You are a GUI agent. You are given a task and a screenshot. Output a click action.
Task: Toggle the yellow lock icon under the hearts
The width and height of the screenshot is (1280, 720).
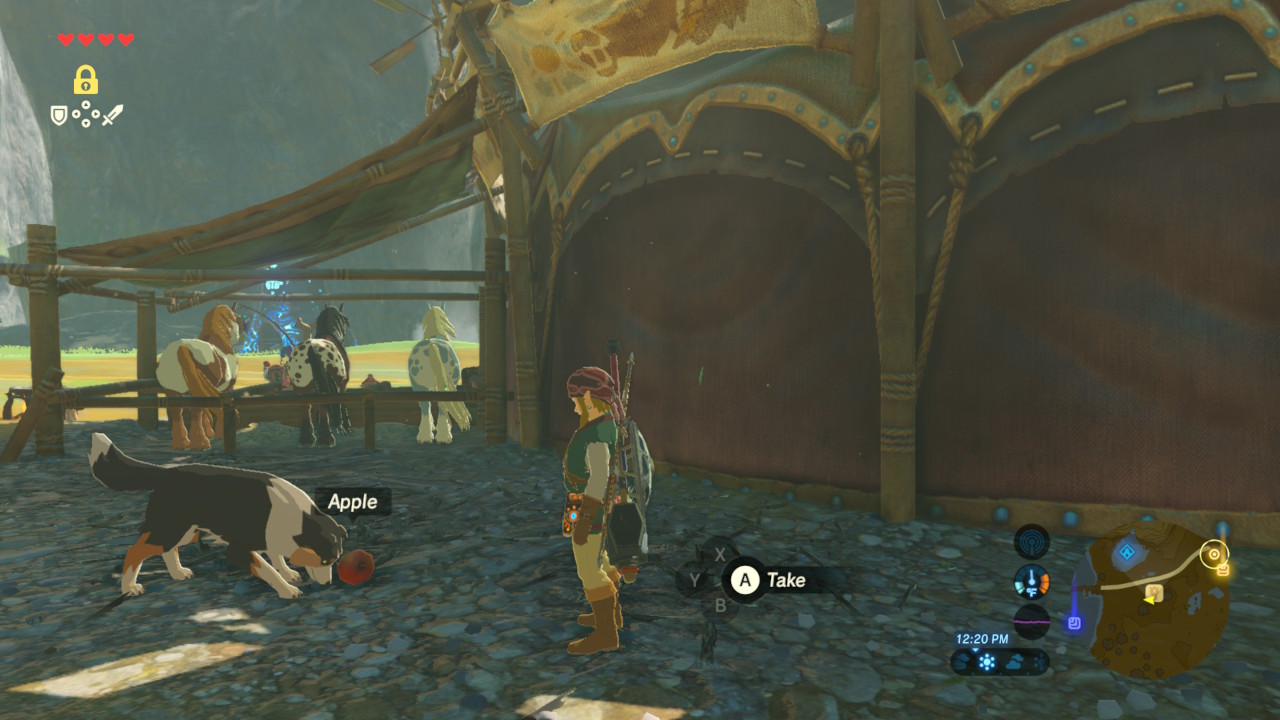coord(86,79)
